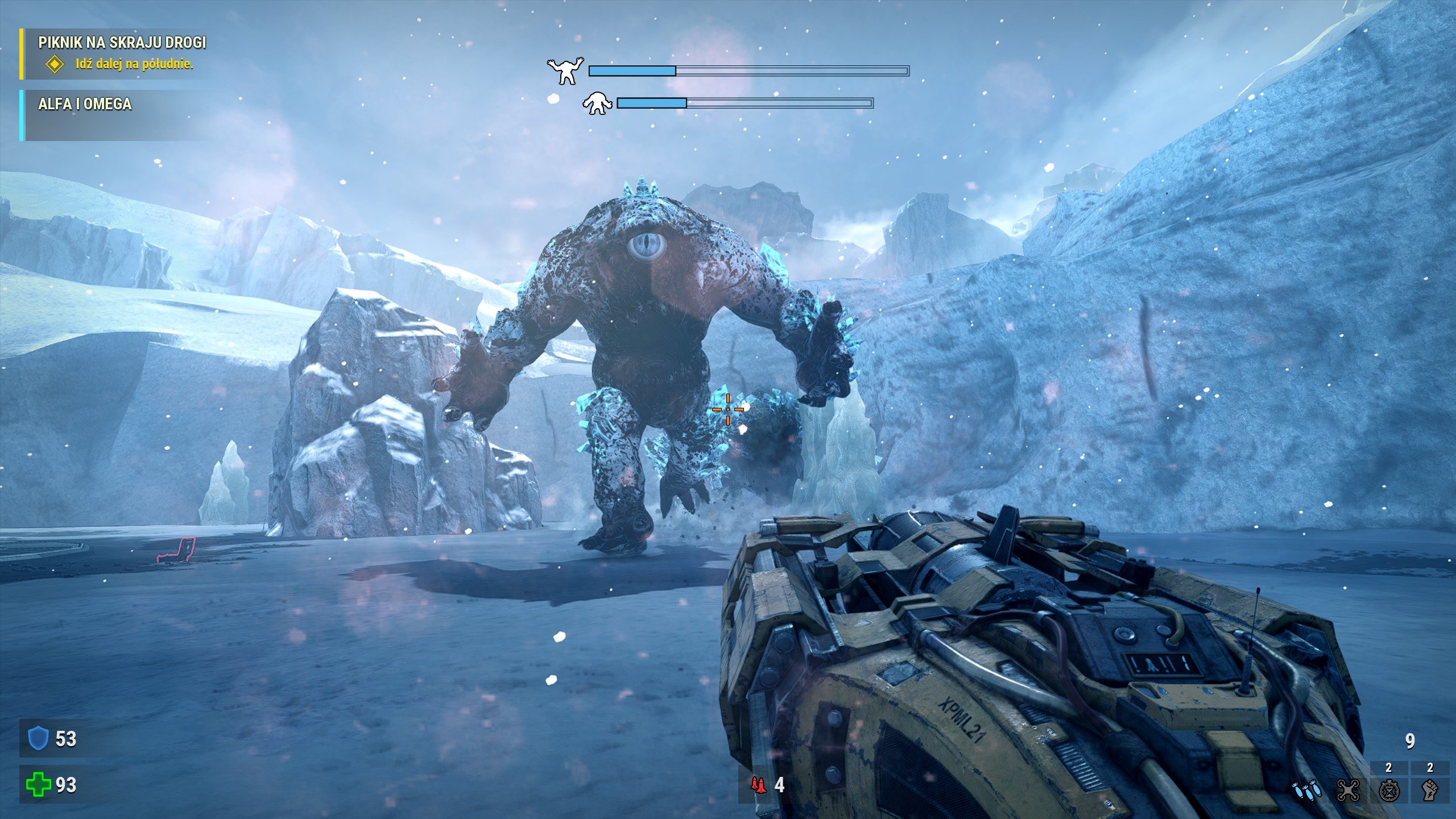This screenshot has height=819, width=1456.
Task: Deploy the drone gadget icon
Action: pos(1348,791)
